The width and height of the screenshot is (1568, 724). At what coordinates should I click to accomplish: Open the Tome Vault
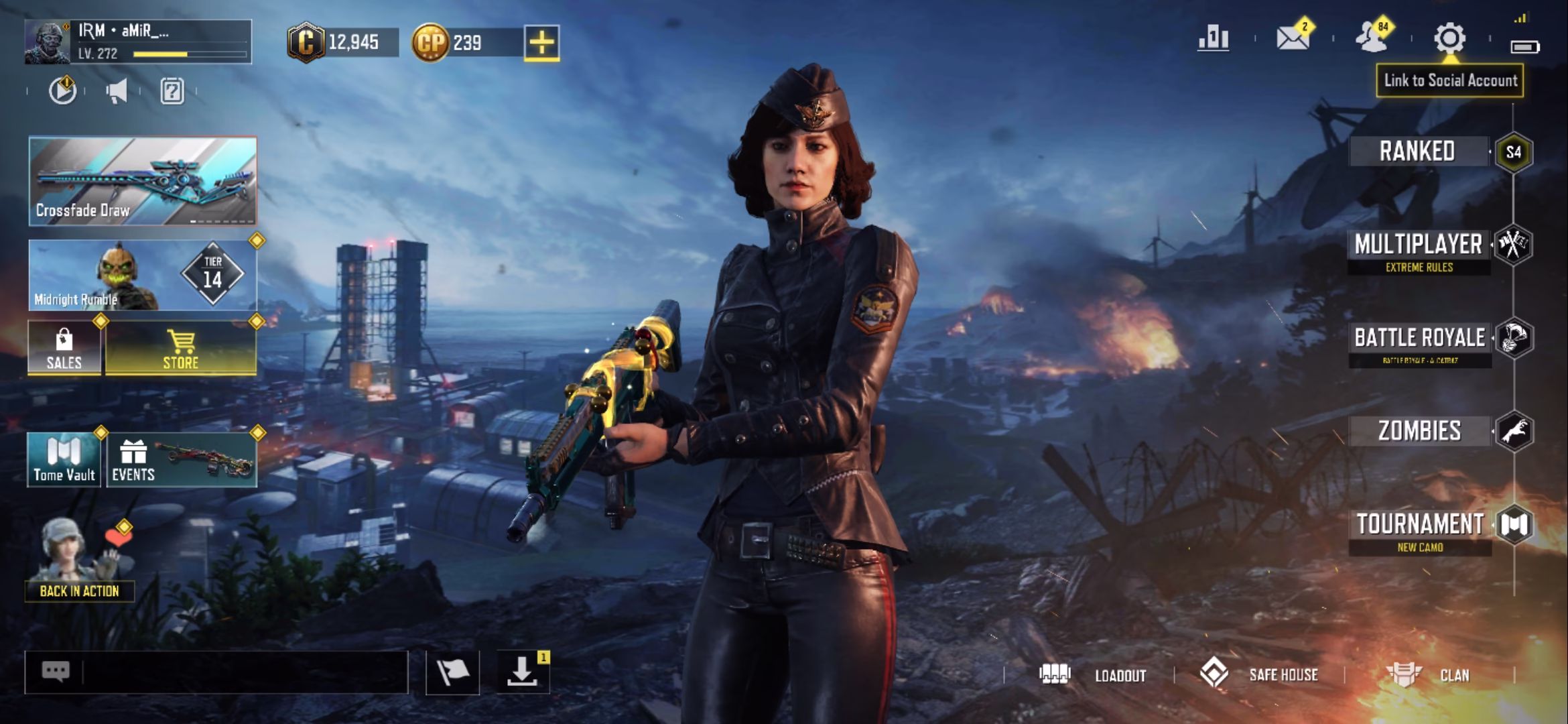(x=64, y=460)
